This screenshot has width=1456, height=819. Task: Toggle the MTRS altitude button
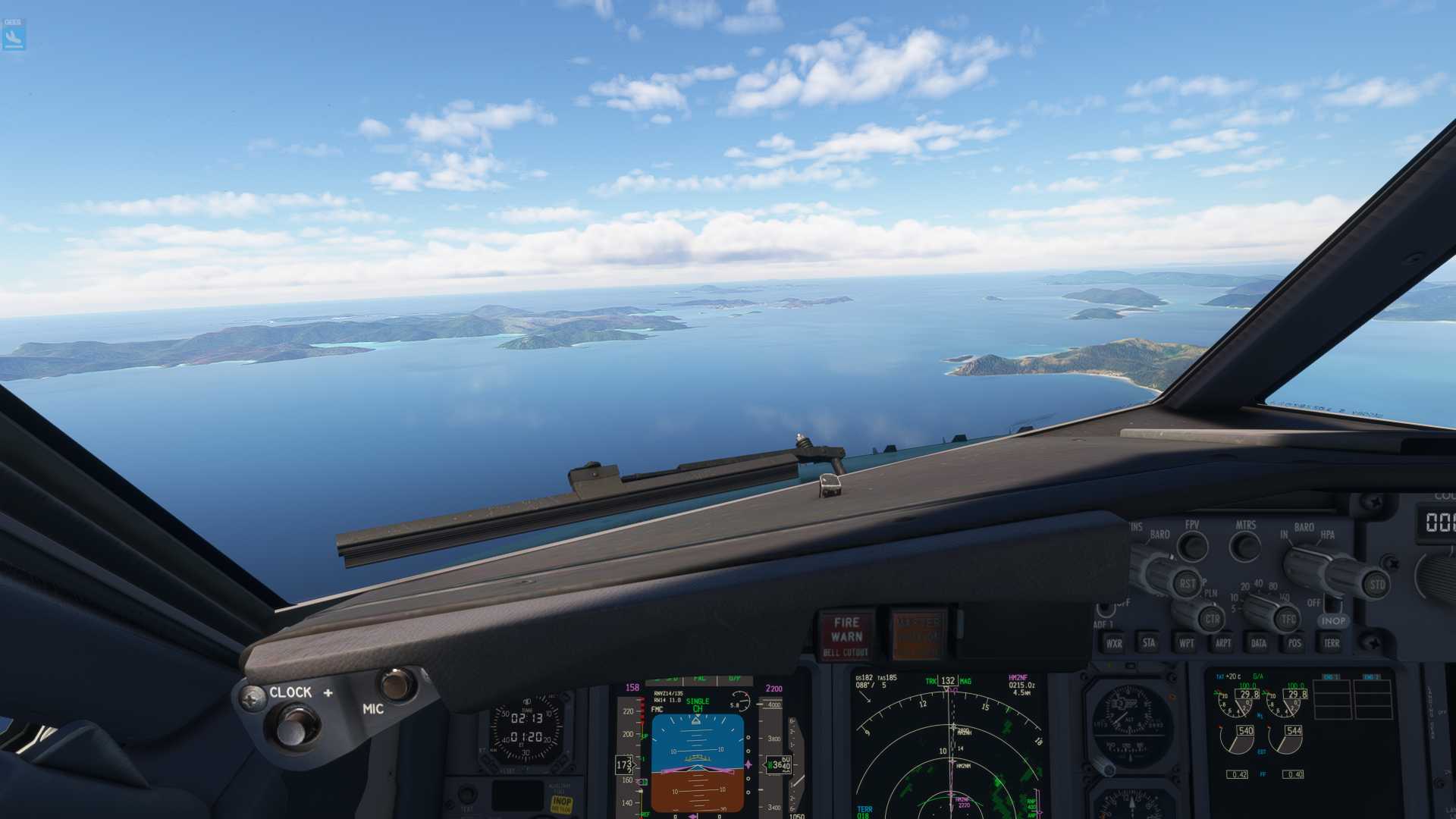[1244, 546]
